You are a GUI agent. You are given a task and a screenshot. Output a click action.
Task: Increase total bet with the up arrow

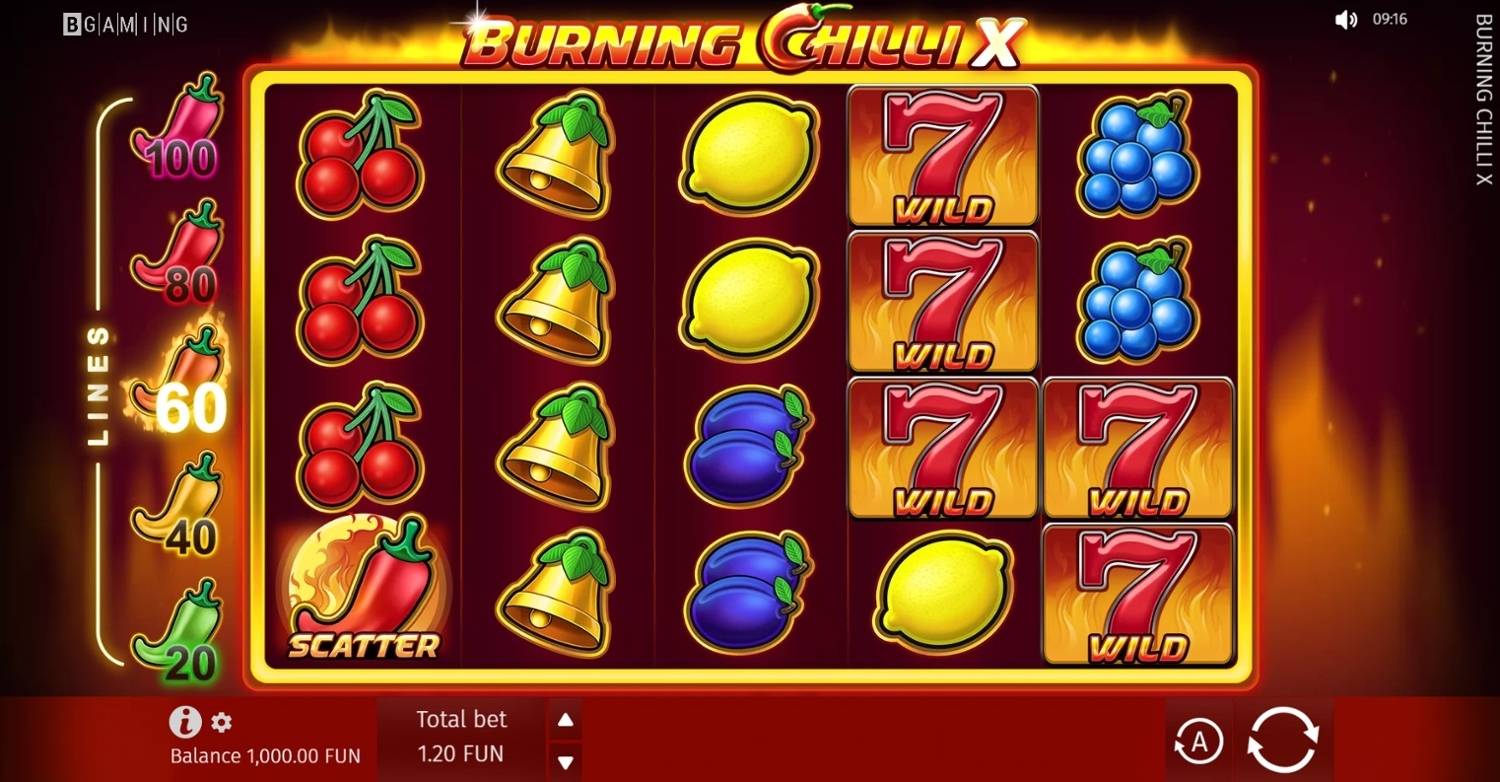[566, 717]
